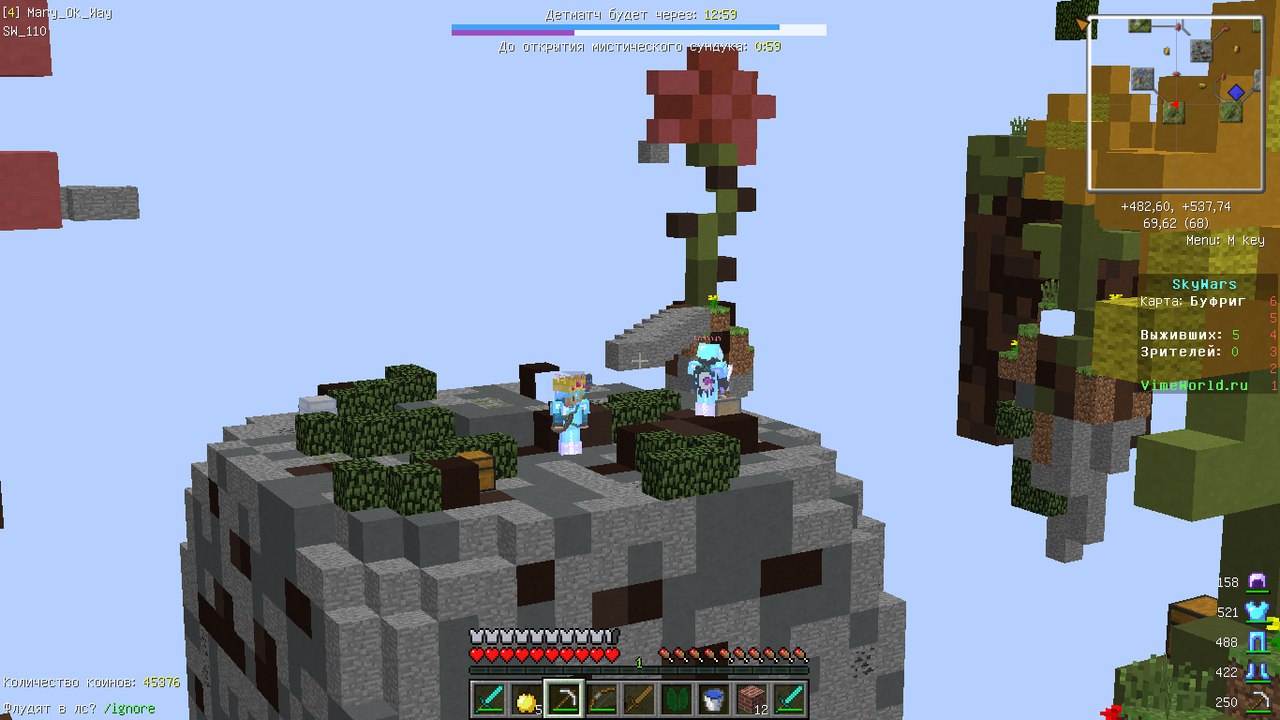This screenshot has width=1280, height=720.
Task: Select the diamond sword beside the brick blocks
Action: click(790, 698)
